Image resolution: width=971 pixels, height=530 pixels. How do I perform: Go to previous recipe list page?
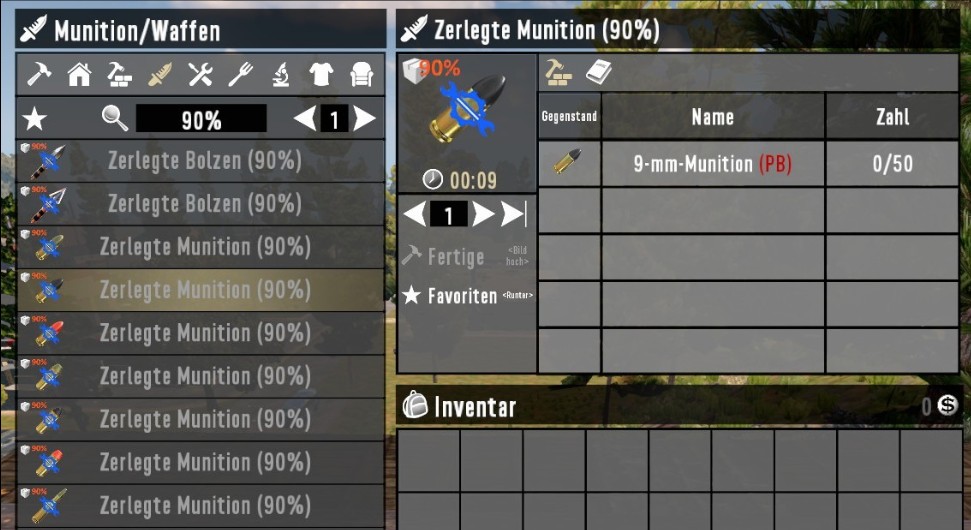click(304, 120)
